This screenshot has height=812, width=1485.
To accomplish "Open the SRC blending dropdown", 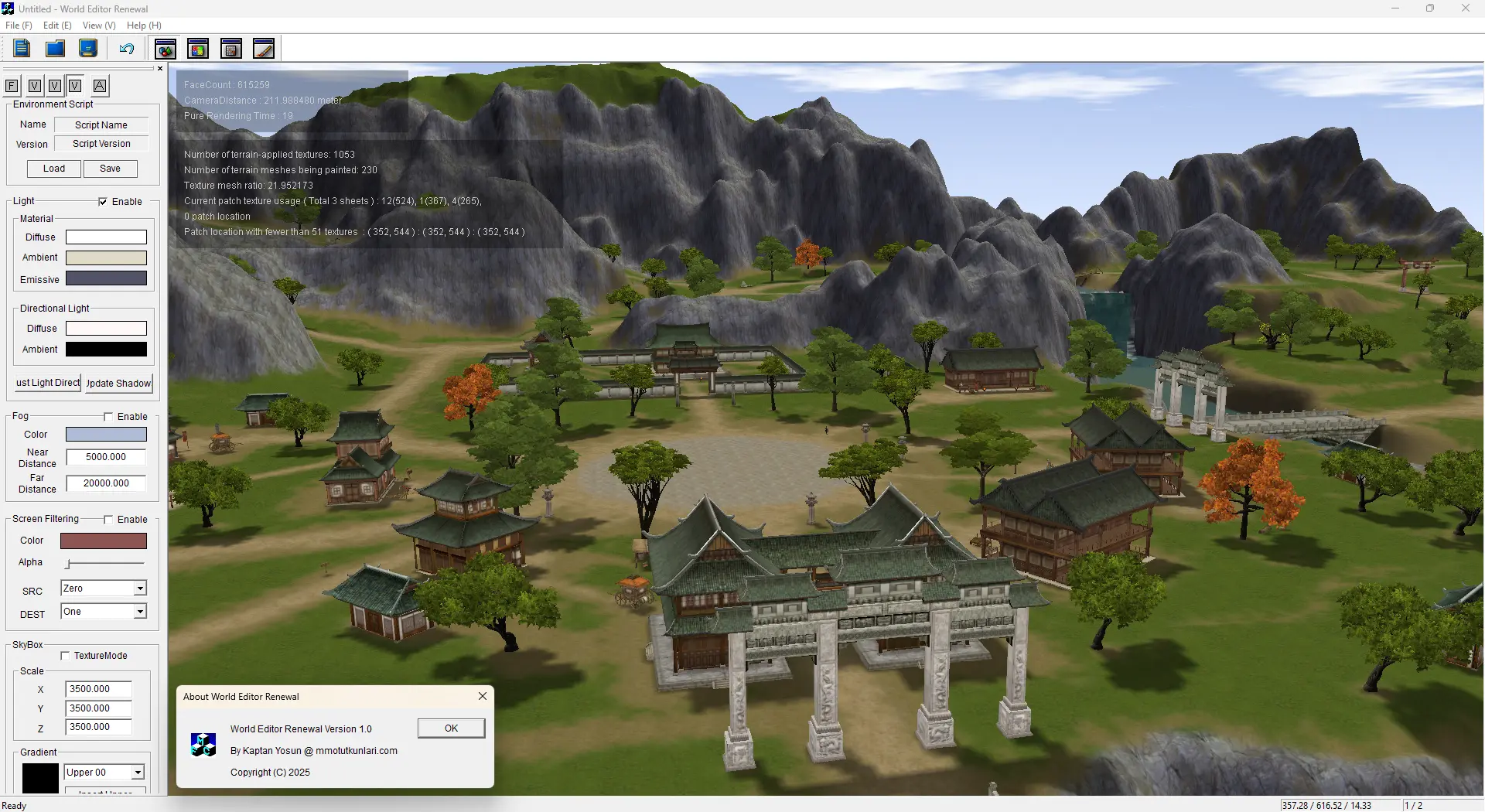I will 139,588.
